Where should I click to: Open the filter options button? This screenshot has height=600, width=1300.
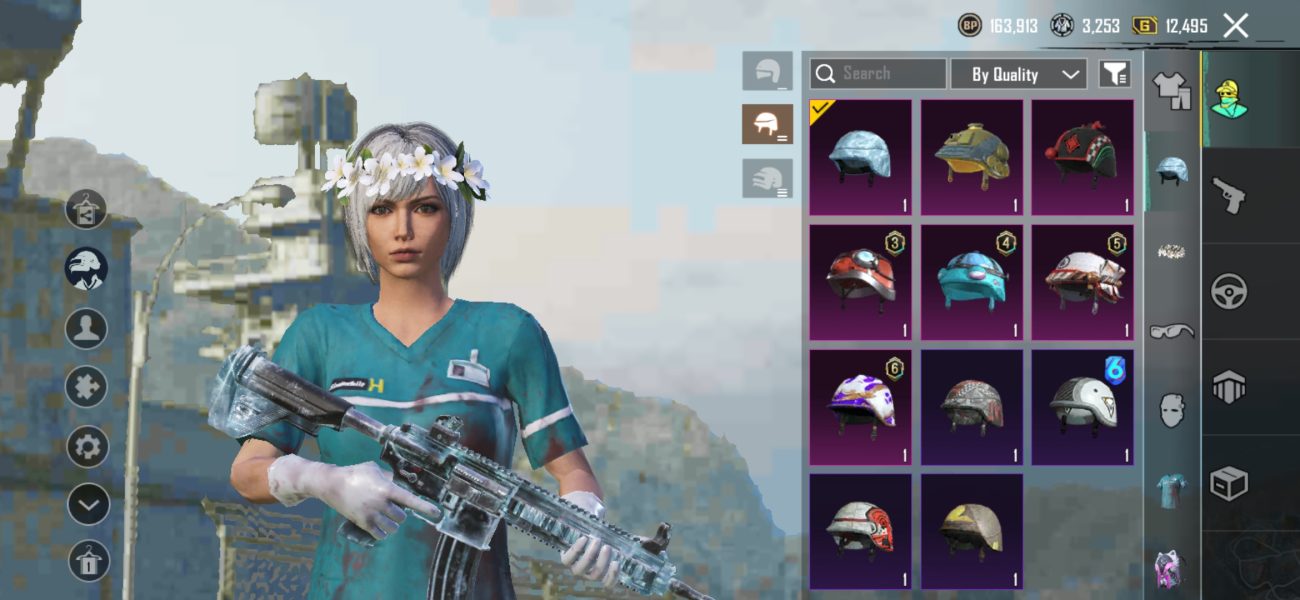click(x=1114, y=73)
